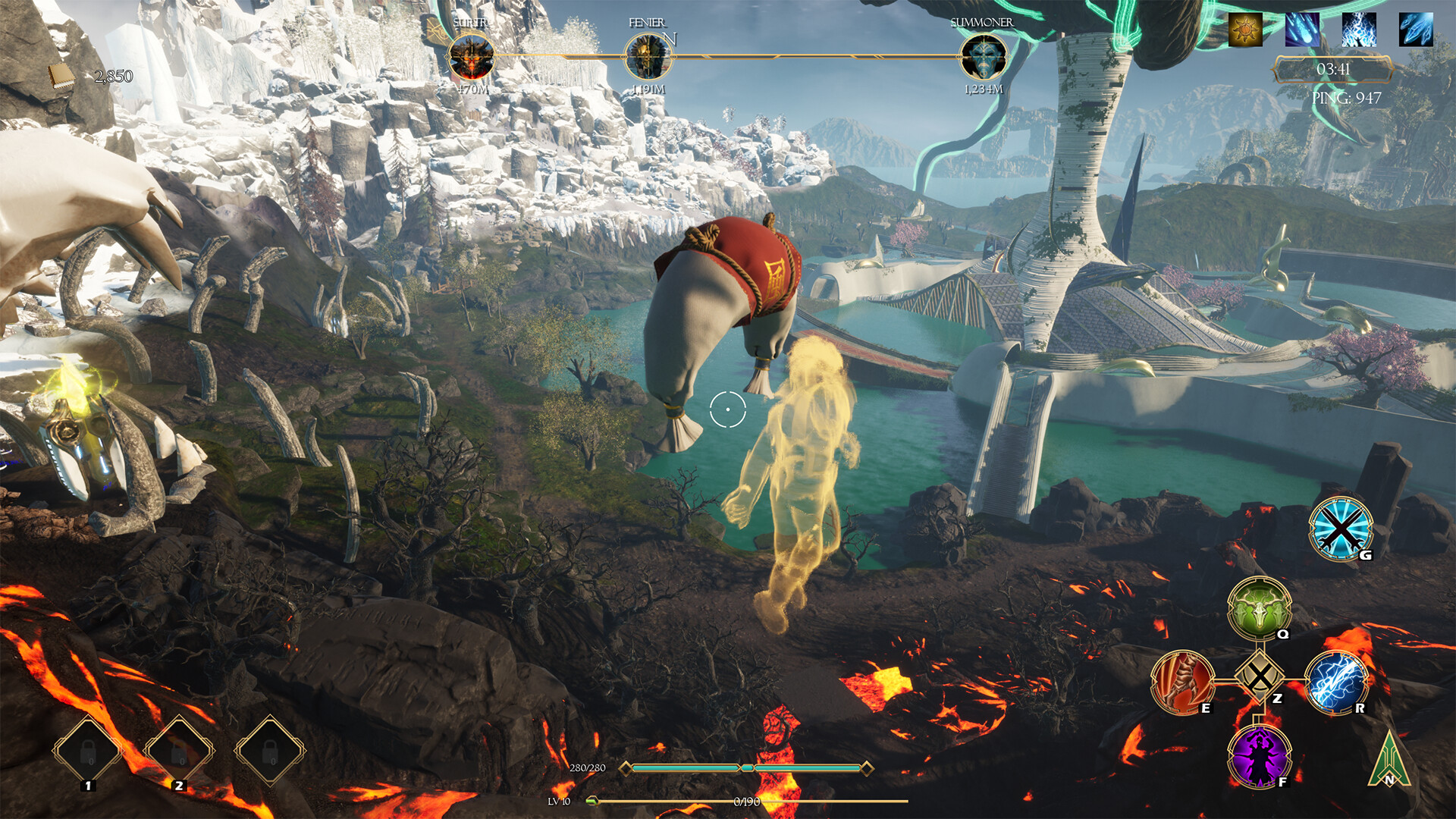Viewport: 1456px width, 819px height.
Task: Activate the crossed swords ability
Action: (1341, 529)
